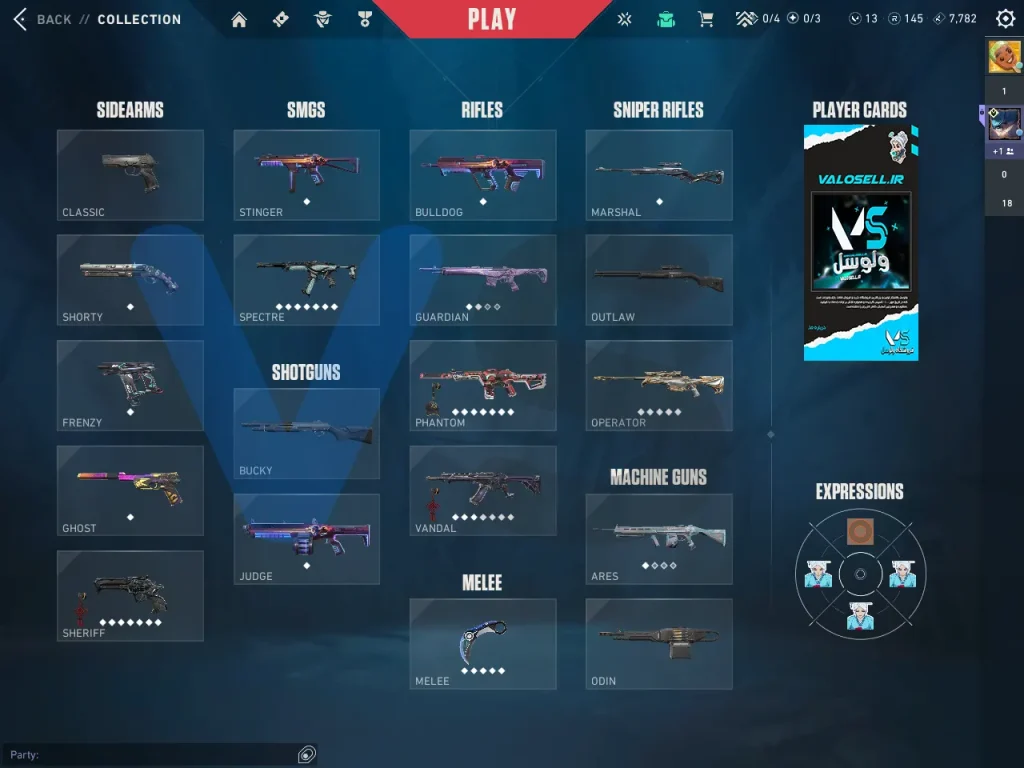Open the home icon in top navigation
This screenshot has width=1024, height=768.
(238, 19)
